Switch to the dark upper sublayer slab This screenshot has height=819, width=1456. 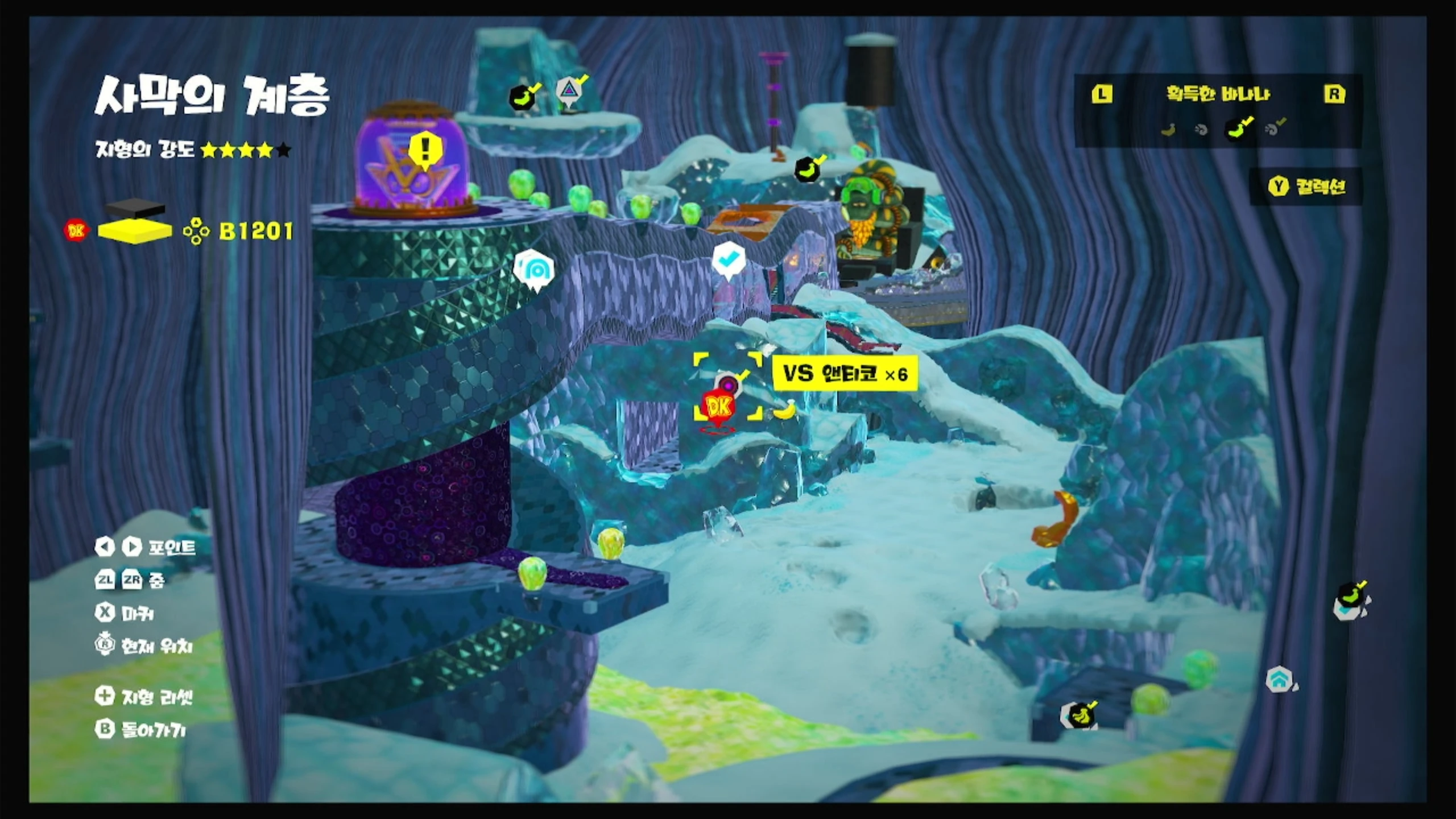[135, 209]
